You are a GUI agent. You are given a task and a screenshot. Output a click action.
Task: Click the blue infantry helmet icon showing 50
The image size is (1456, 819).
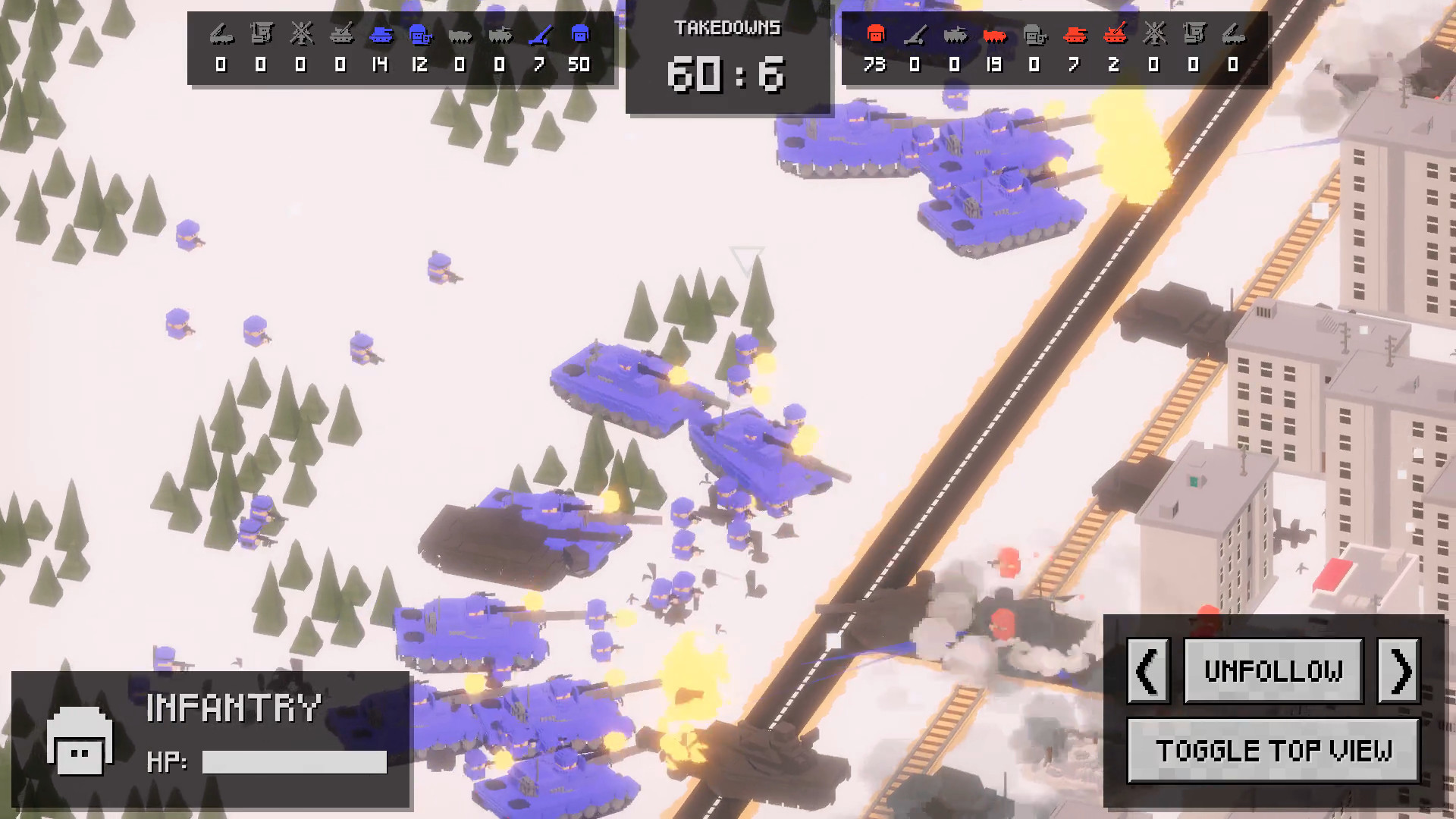[x=579, y=34]
